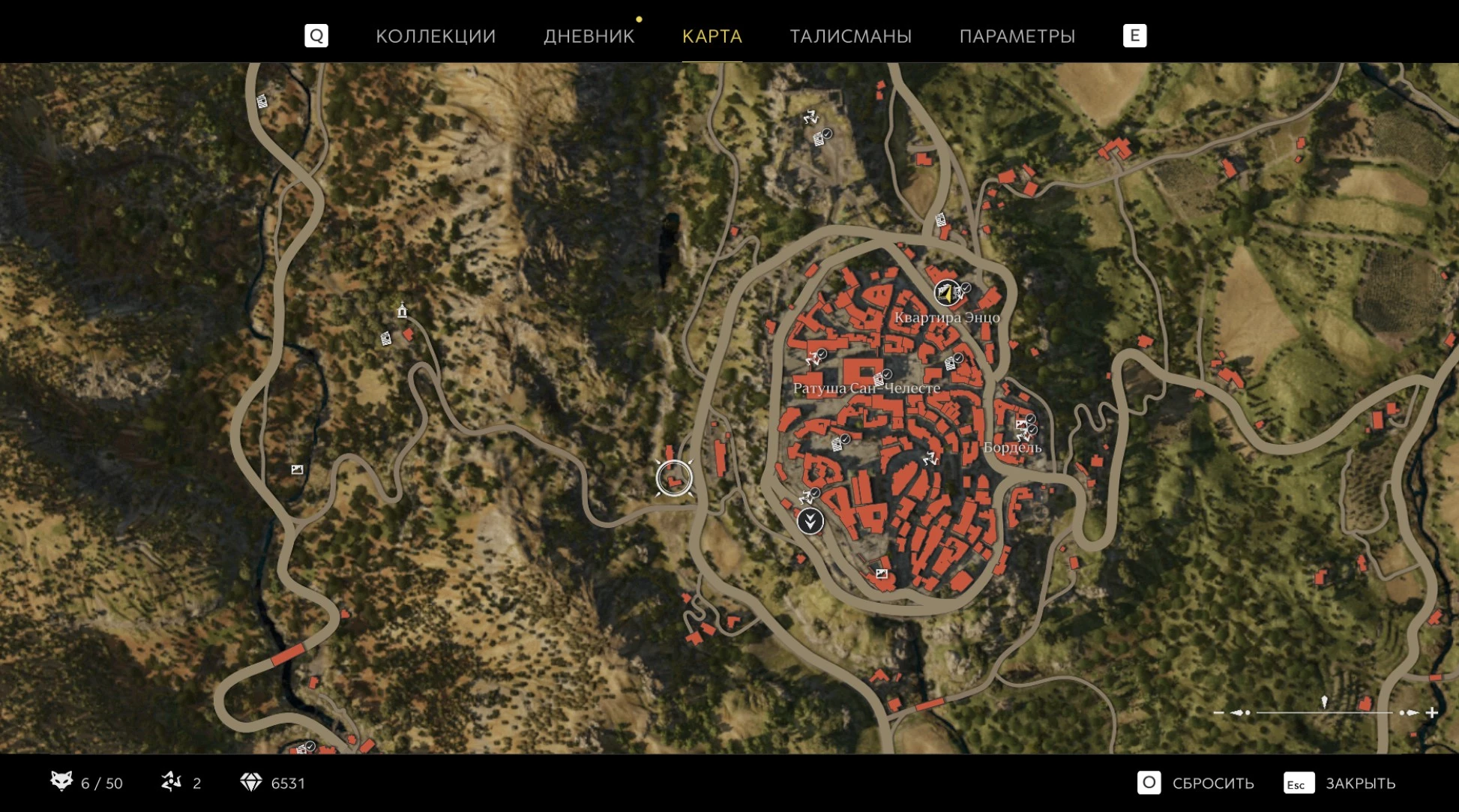Viewport: 1459px width, 812px height.
Task: Switch to the Коллекции tab
Action: 436,36
